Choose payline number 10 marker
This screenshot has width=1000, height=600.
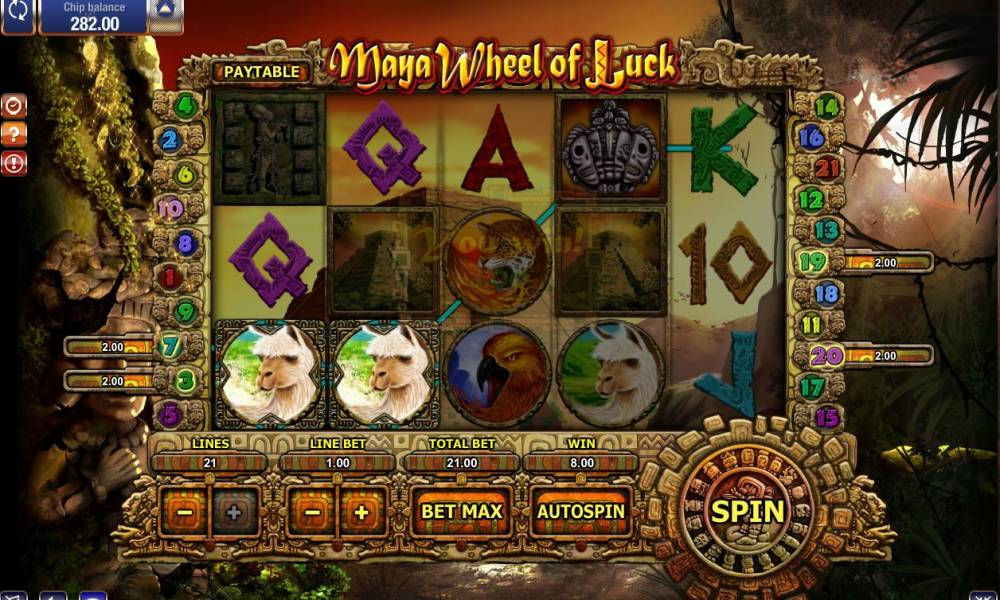pyautogui.click(x=170, y=208)
